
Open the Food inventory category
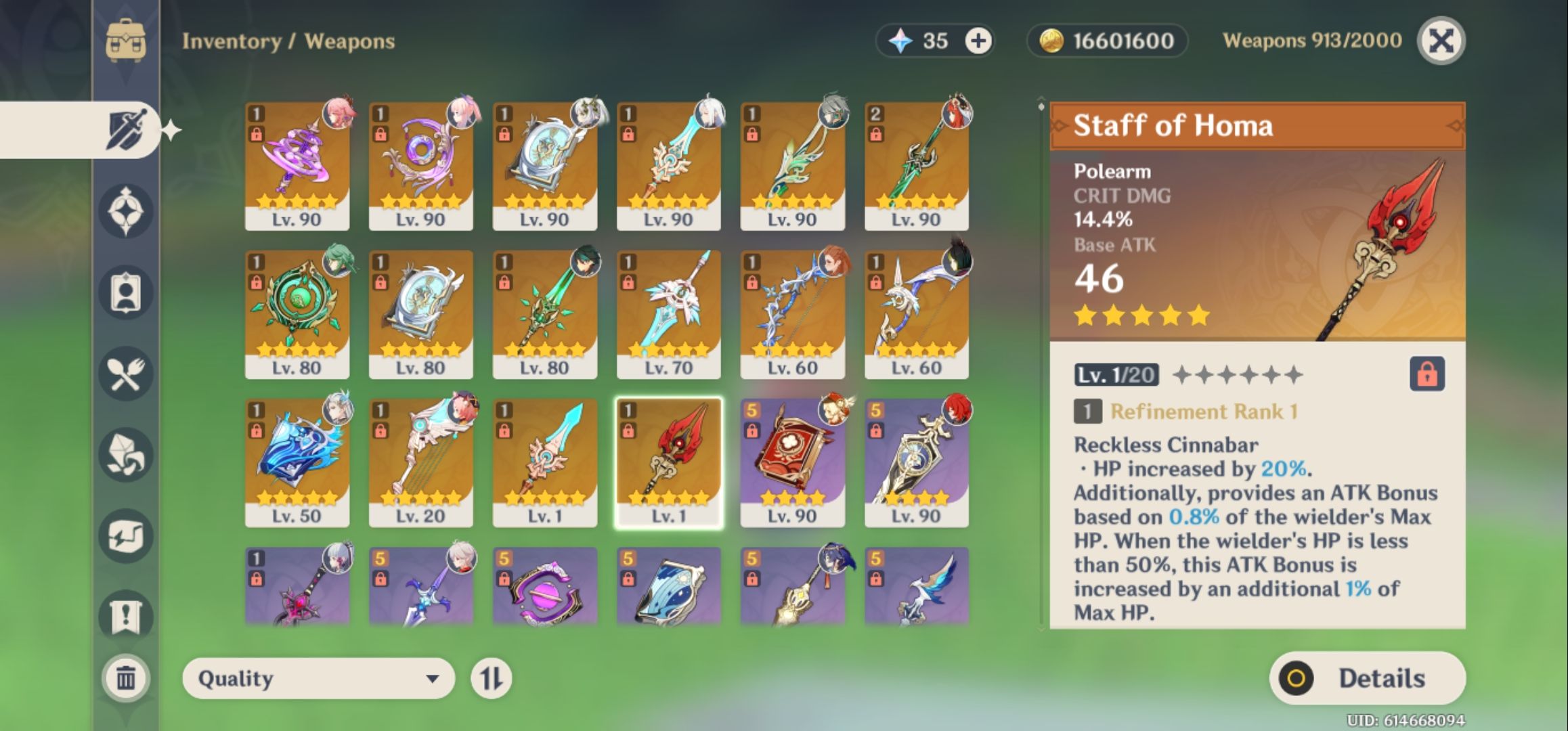pos(127,370)
